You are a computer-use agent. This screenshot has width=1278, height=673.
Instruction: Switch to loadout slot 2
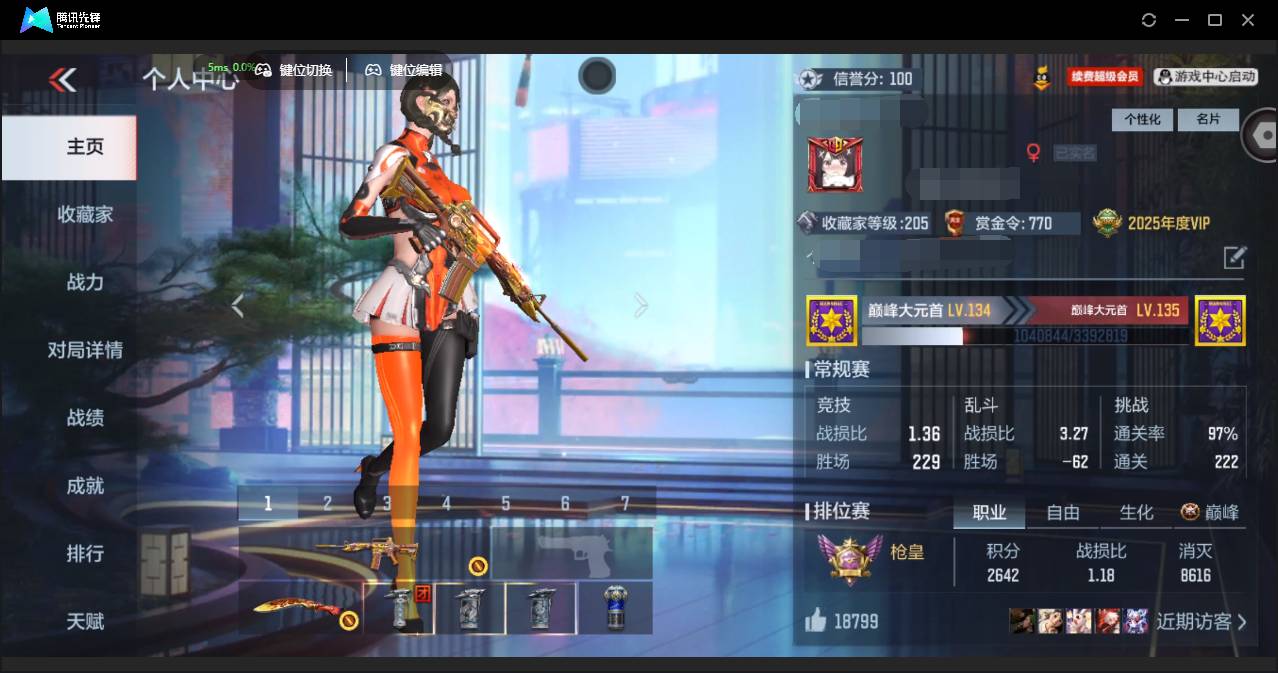click(x=327, y=504)
